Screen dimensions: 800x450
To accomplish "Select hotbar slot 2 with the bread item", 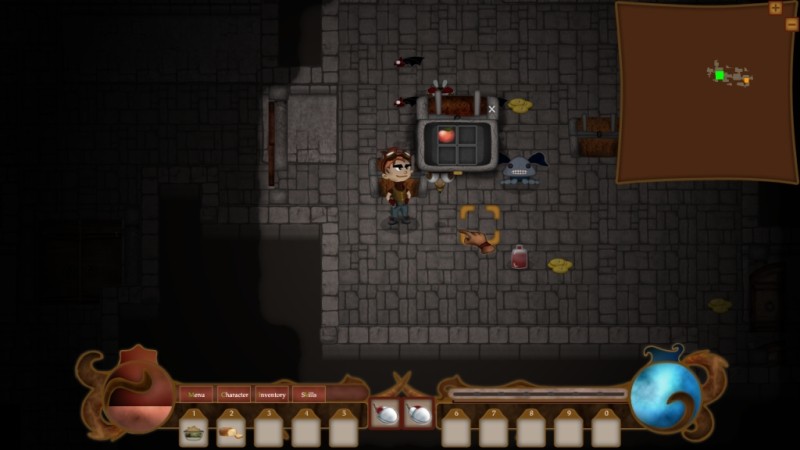I will tap(231, 432).
